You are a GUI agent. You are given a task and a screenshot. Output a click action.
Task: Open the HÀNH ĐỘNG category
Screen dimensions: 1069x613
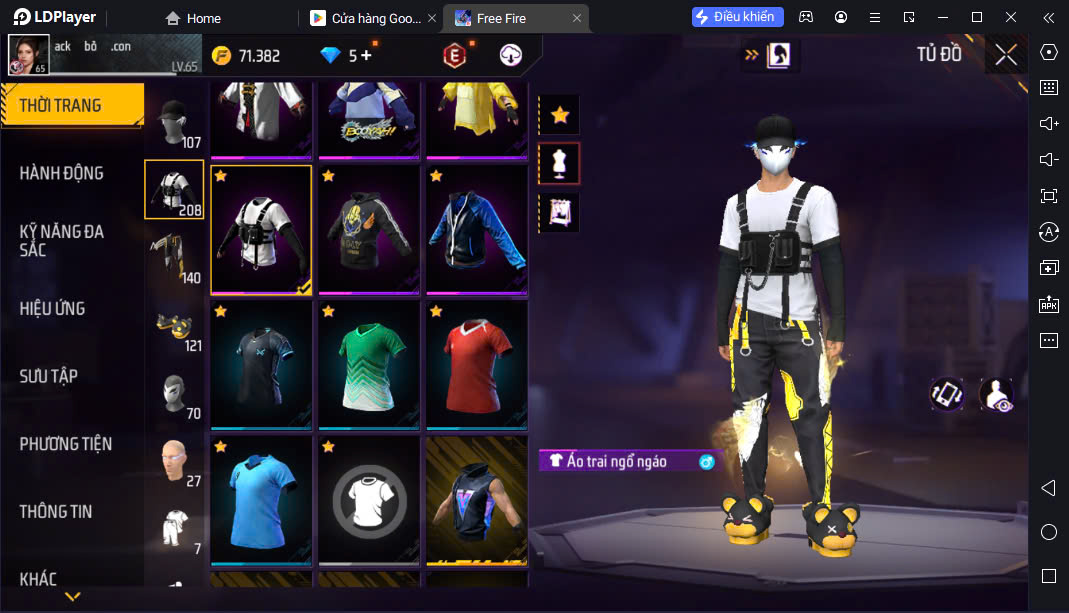[x=62, y=173]
